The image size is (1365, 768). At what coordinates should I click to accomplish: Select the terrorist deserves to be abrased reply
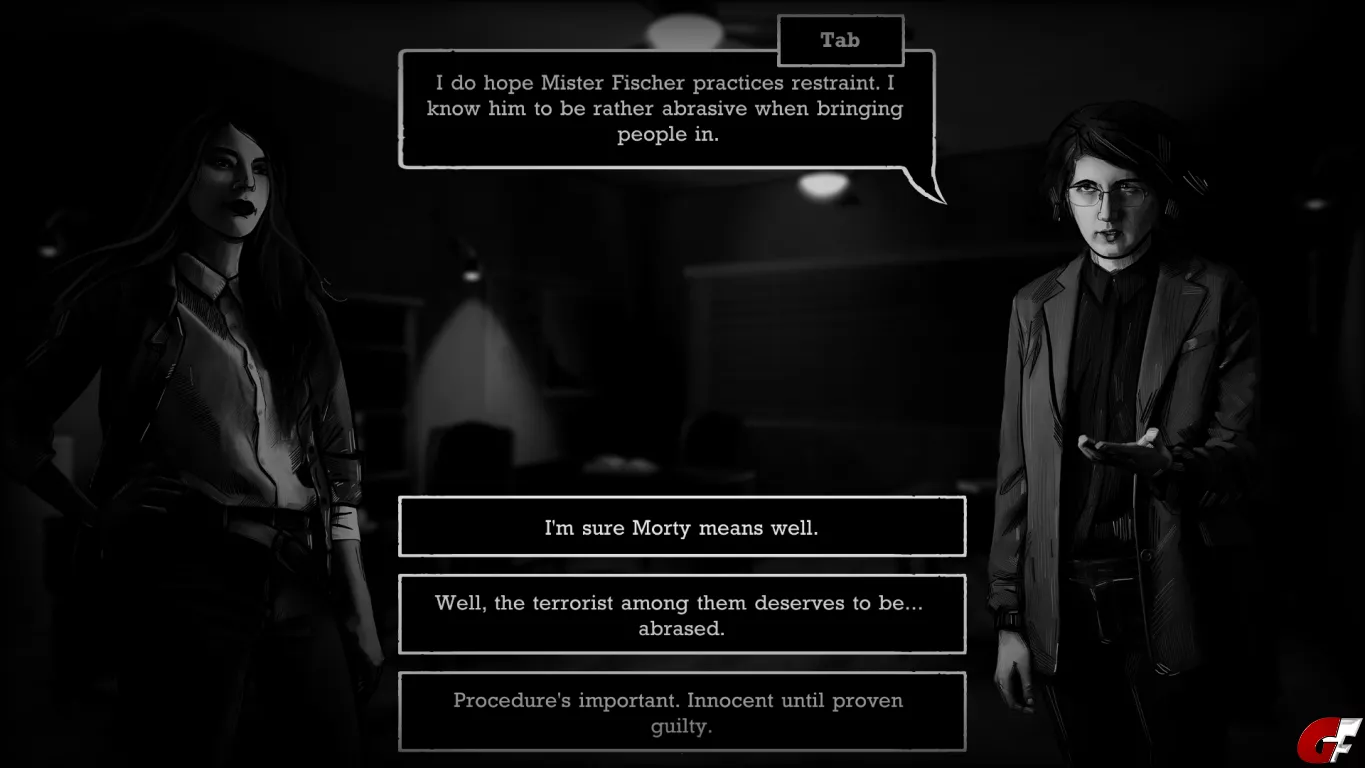pyautogui.click(x=682, y=615)
